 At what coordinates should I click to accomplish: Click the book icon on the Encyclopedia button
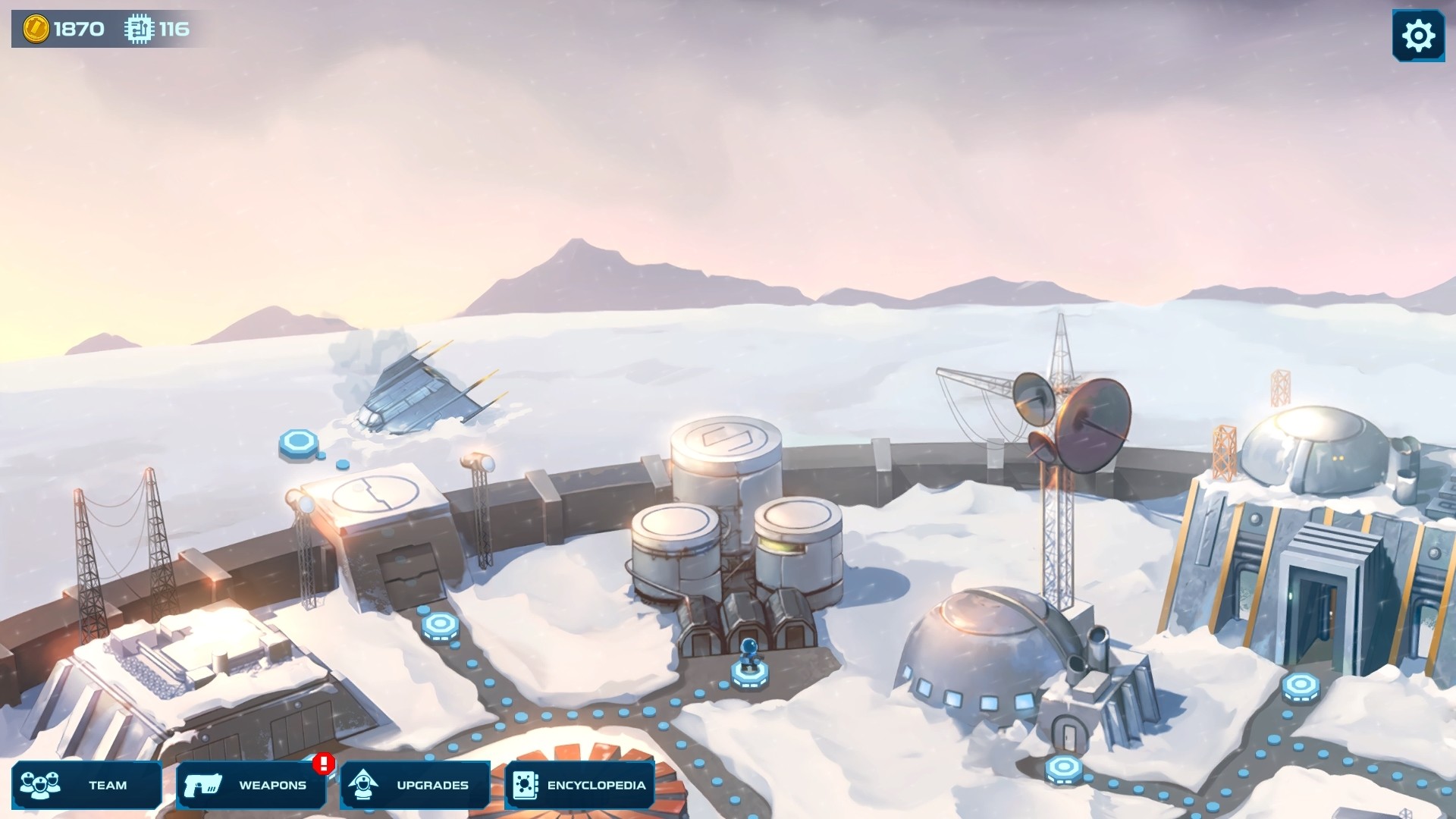525,785
